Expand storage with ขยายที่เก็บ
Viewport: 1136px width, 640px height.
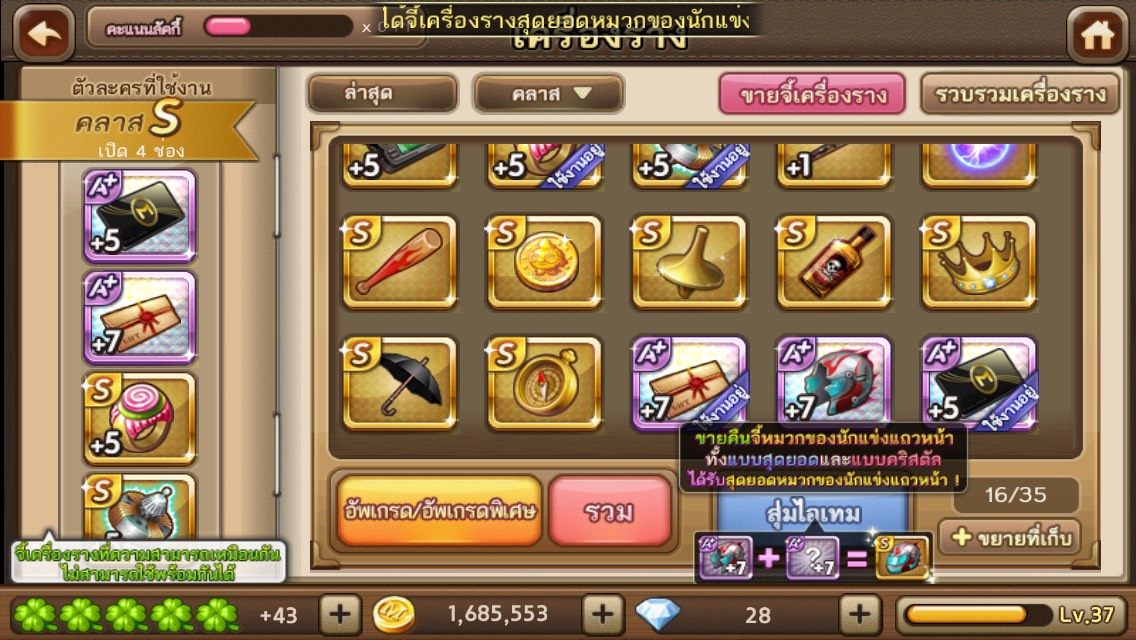[1009, 537]
